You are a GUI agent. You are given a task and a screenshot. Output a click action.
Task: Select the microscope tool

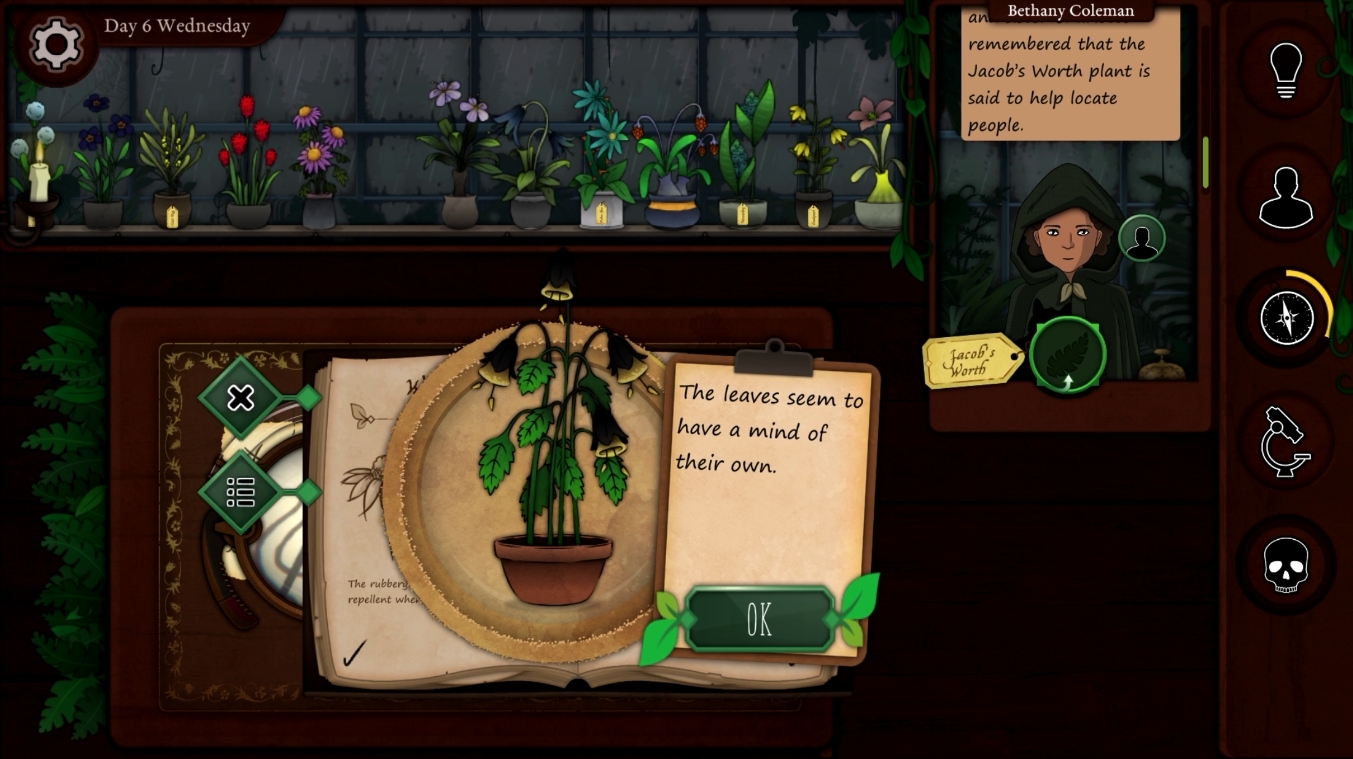click(1286, 441)
